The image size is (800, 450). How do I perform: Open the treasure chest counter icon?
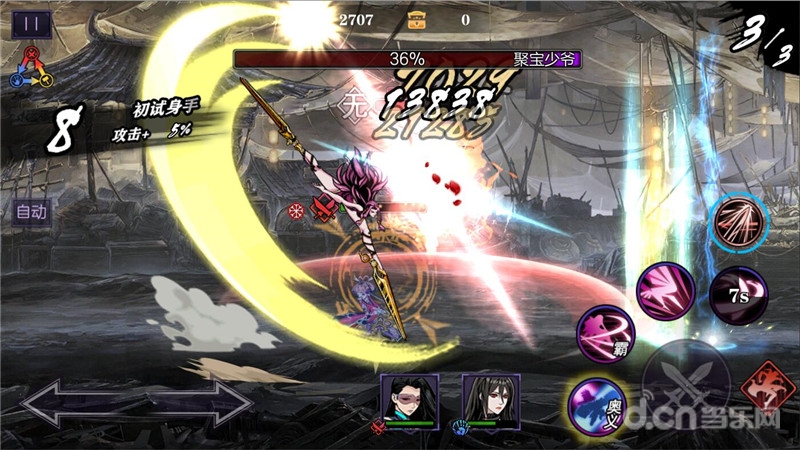pos(418,18)
